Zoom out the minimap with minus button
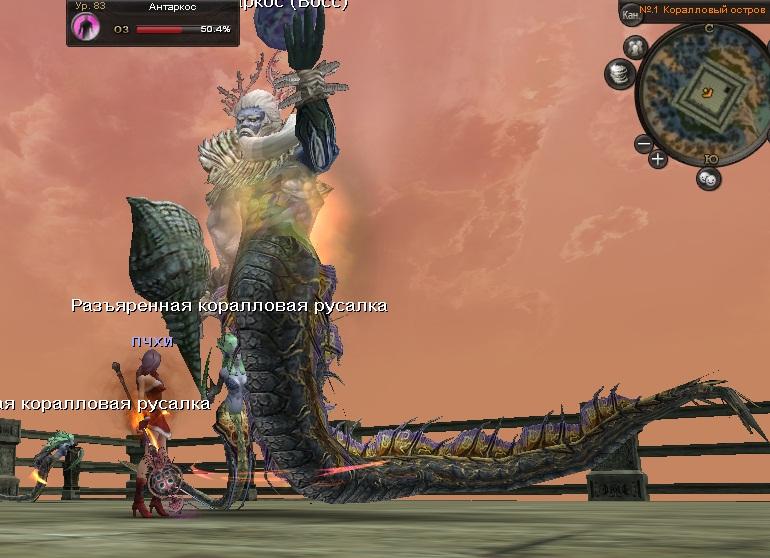 (644, 144)
